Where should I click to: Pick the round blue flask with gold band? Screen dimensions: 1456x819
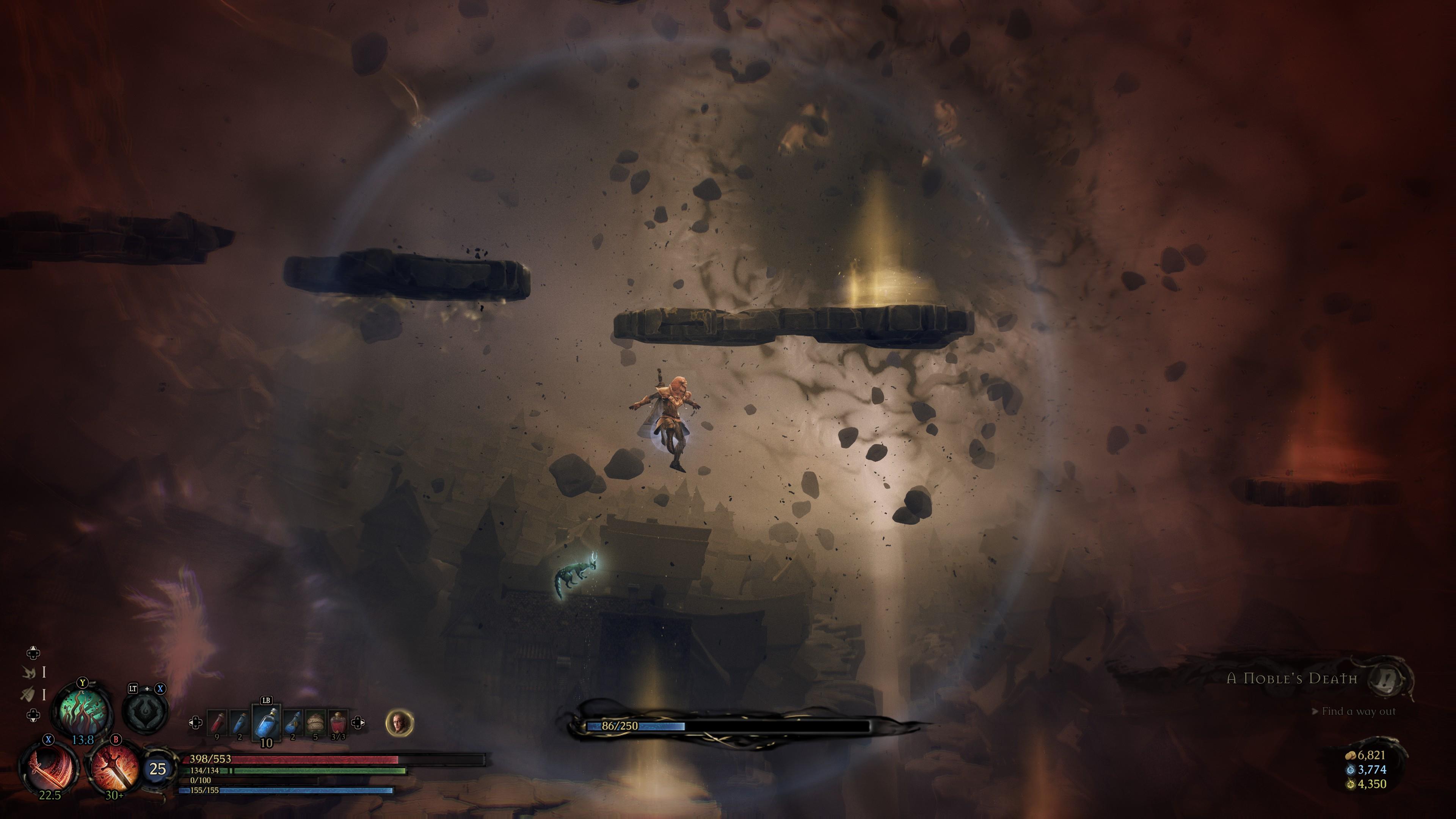click(293, 723)
